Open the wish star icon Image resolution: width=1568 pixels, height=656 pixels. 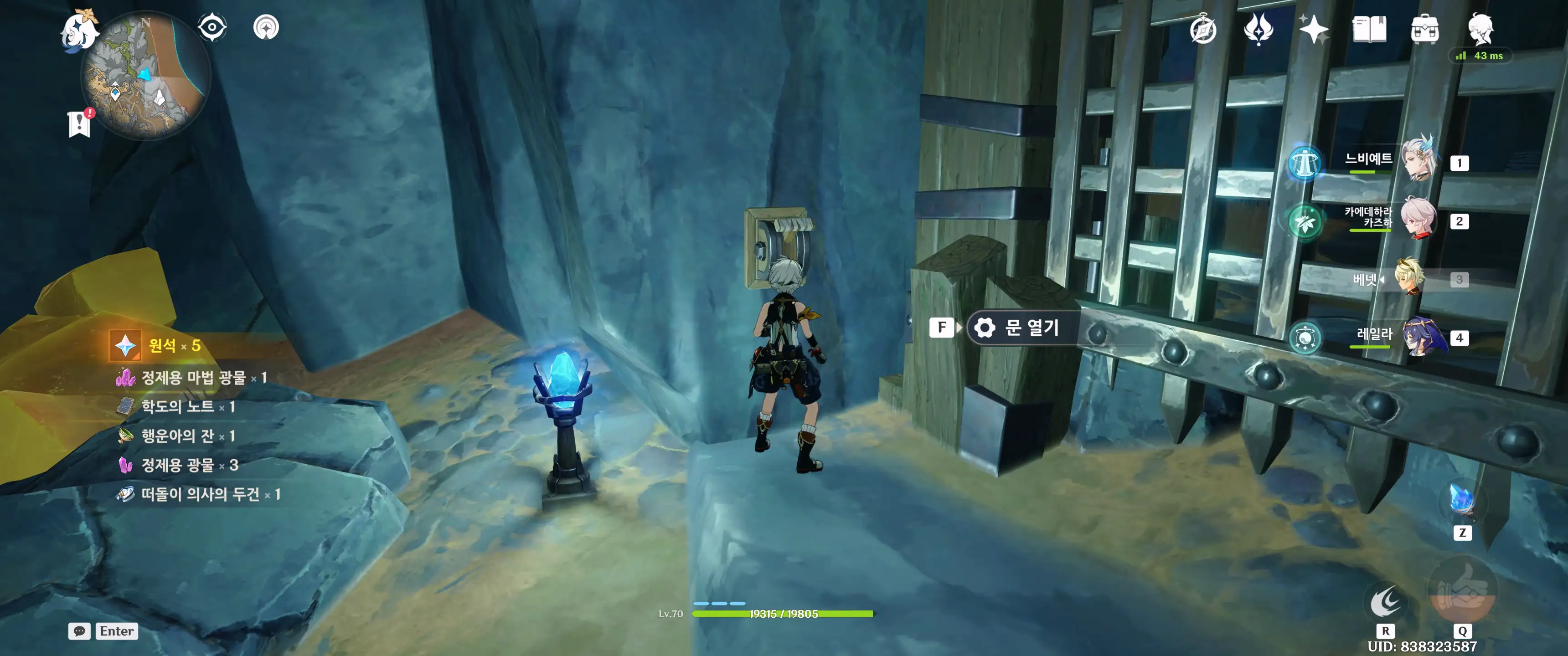pos(1314,29)
